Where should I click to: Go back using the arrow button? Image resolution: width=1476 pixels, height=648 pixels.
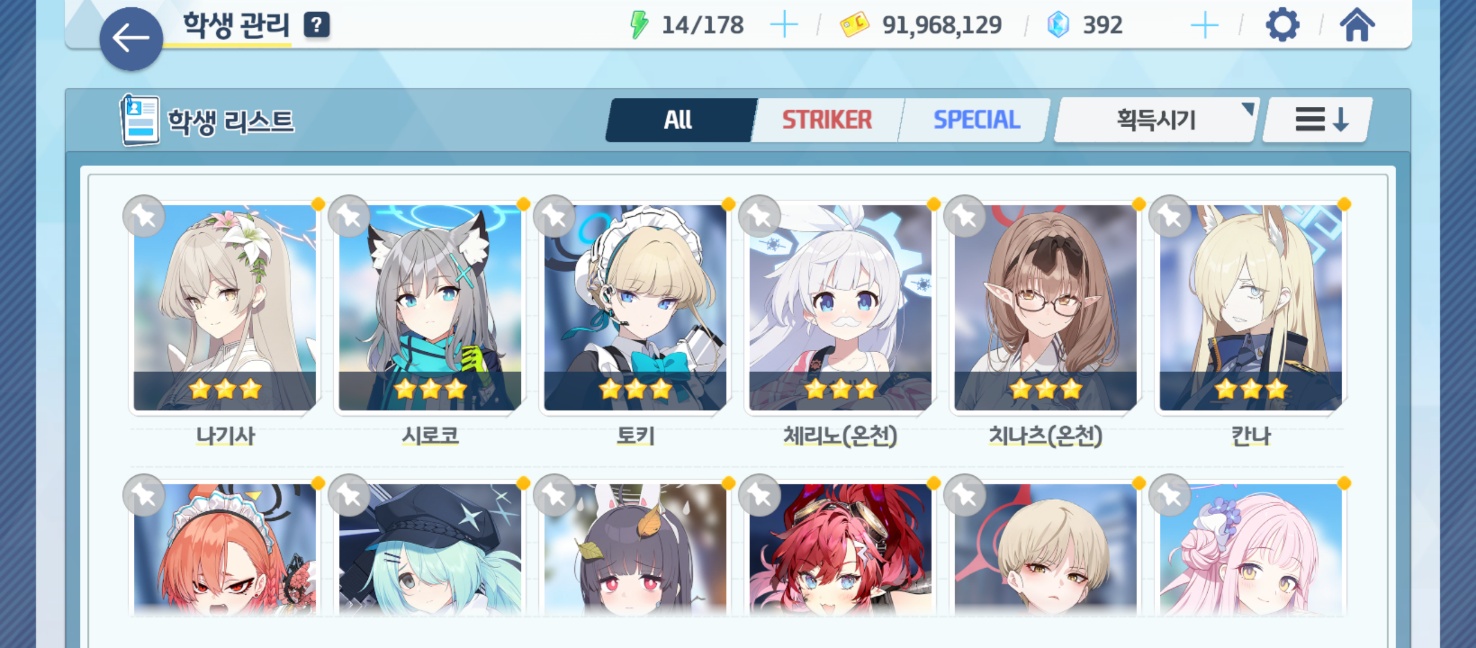coord(131,39)
